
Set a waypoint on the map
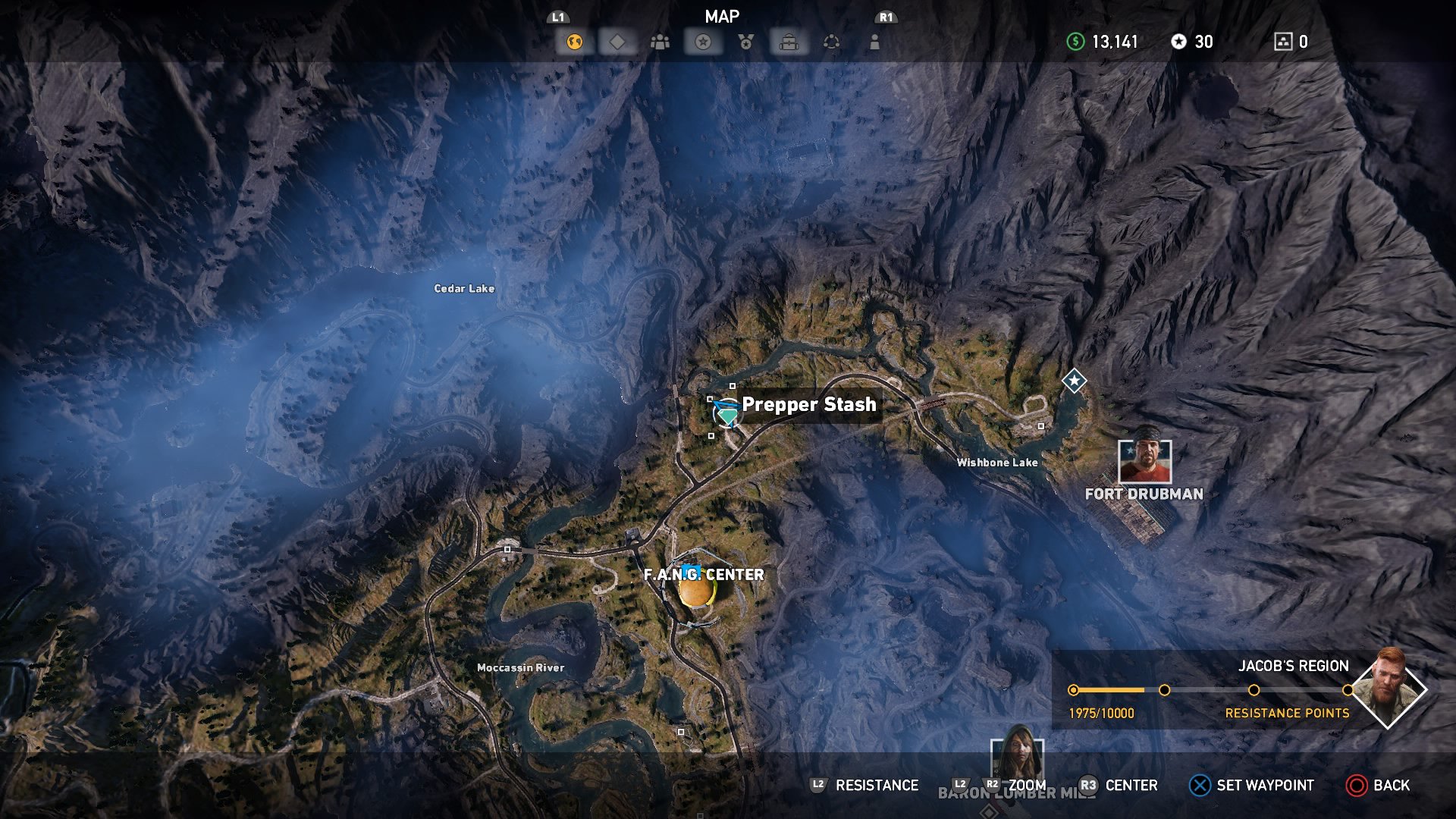coord(1251,786)
